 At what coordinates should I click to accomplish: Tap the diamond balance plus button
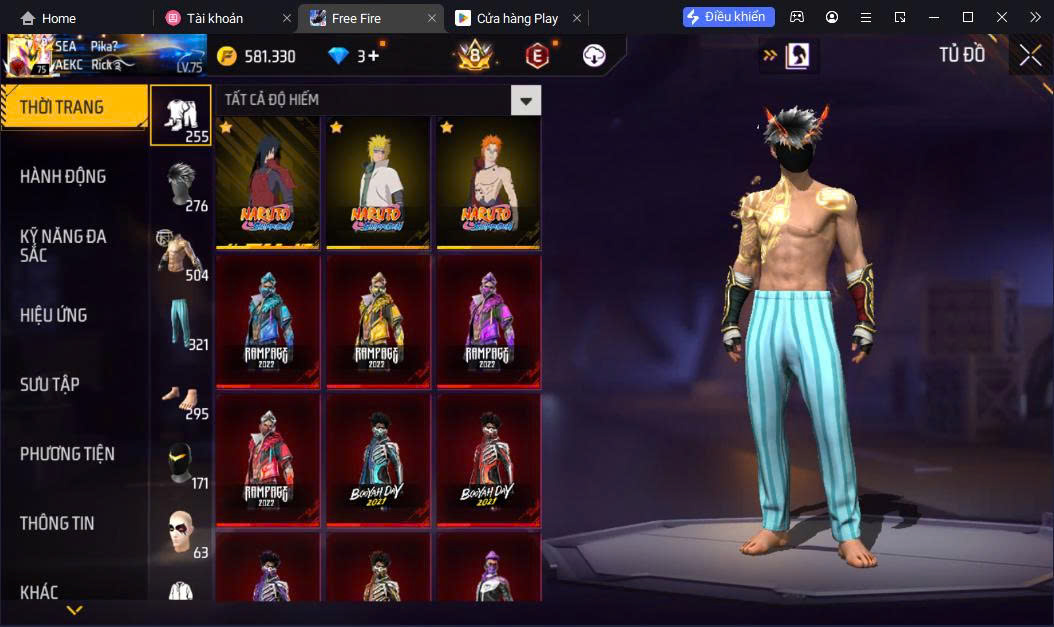point(375,56)
